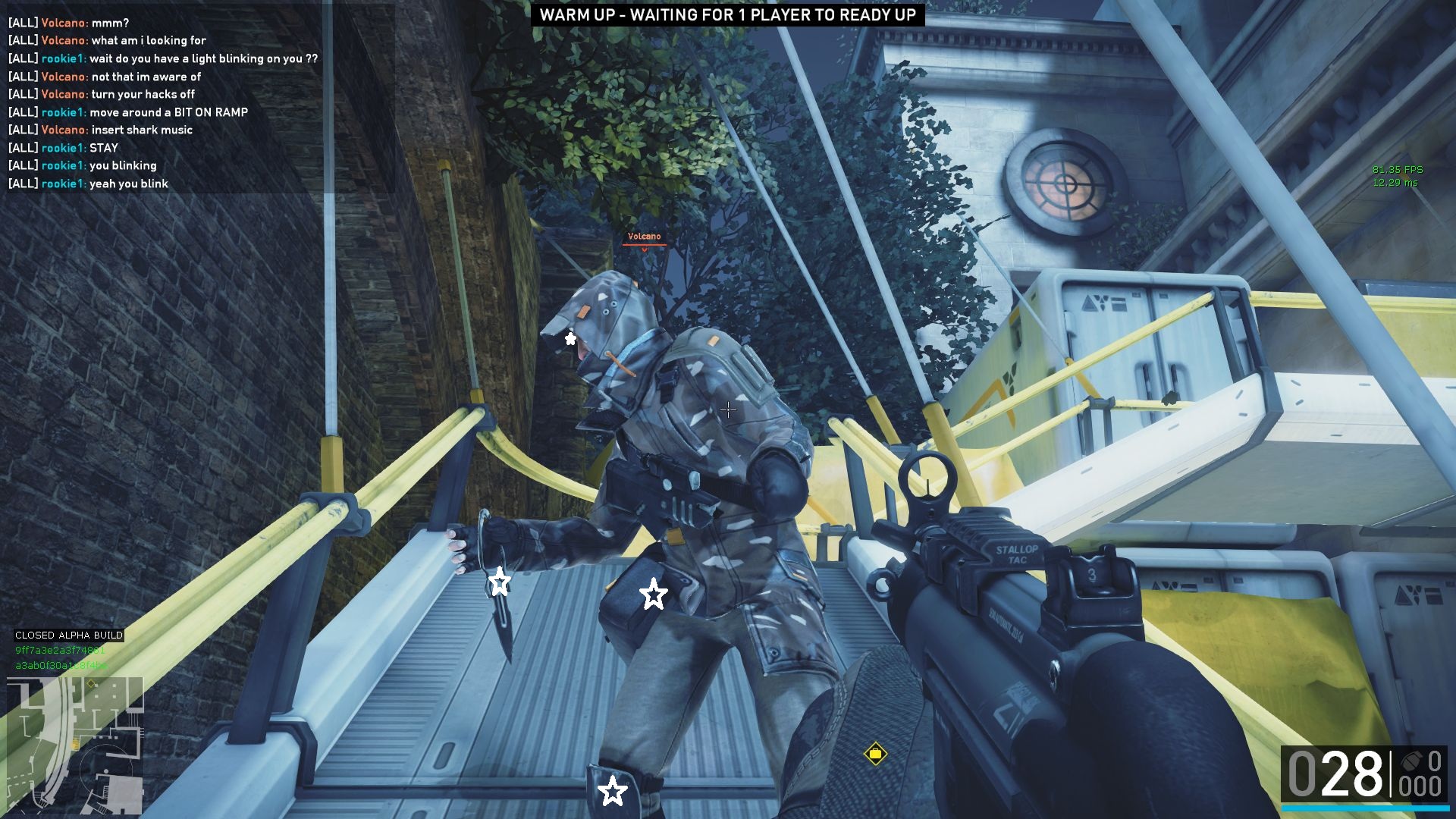Click the Volcano player name tag

644,237
